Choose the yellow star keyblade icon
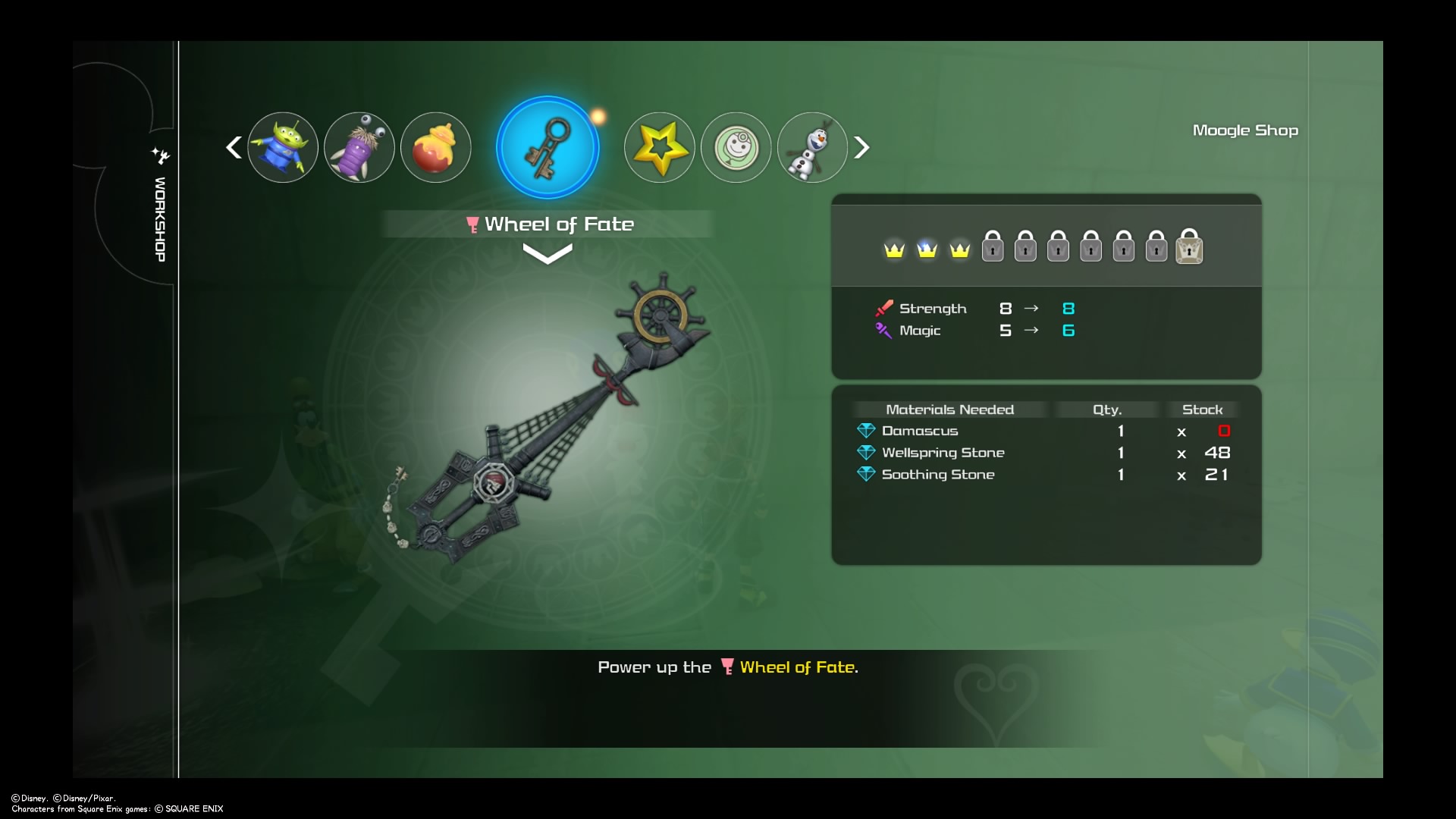 click(659, 147)
